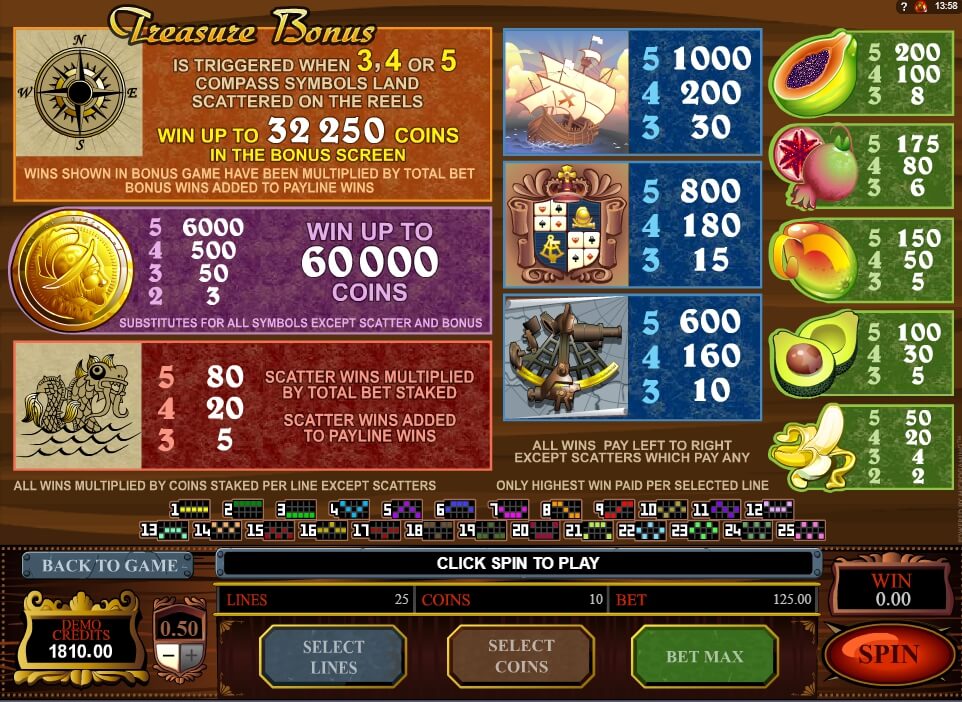Return with the Back to Game button

tap(109, 565)
